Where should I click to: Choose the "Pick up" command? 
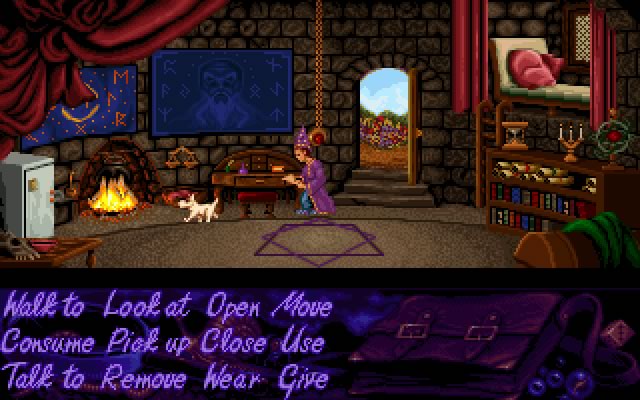coord(152,343)
